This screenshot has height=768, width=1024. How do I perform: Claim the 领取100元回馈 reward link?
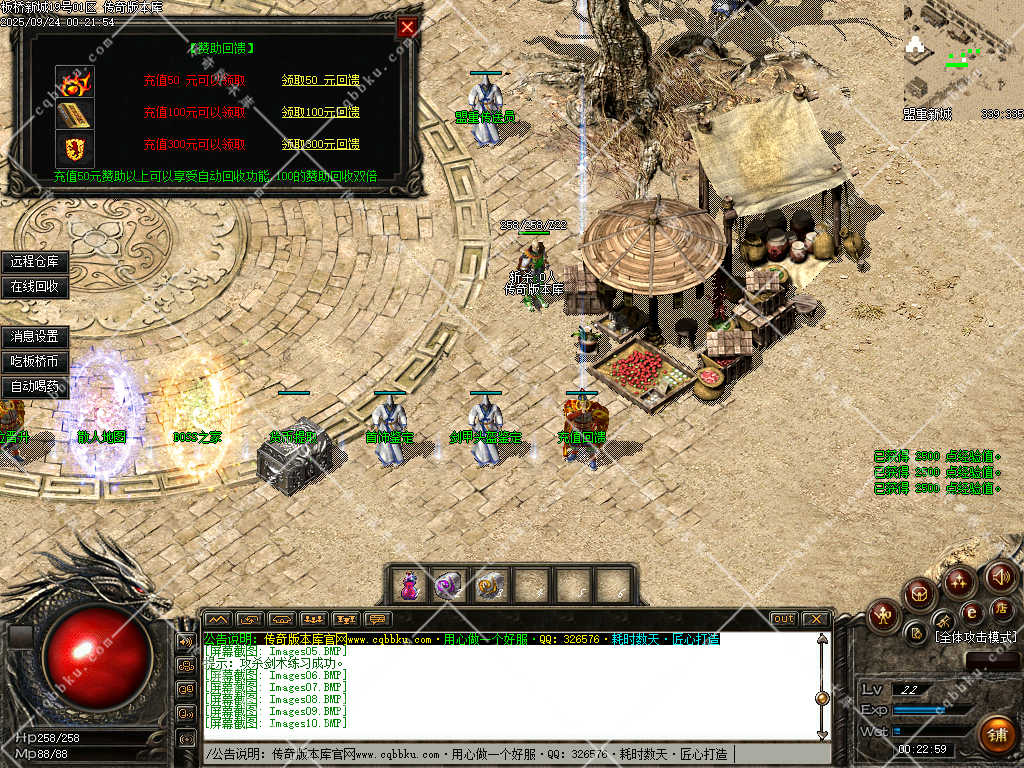pyautogui.click(x=320, y=112)
